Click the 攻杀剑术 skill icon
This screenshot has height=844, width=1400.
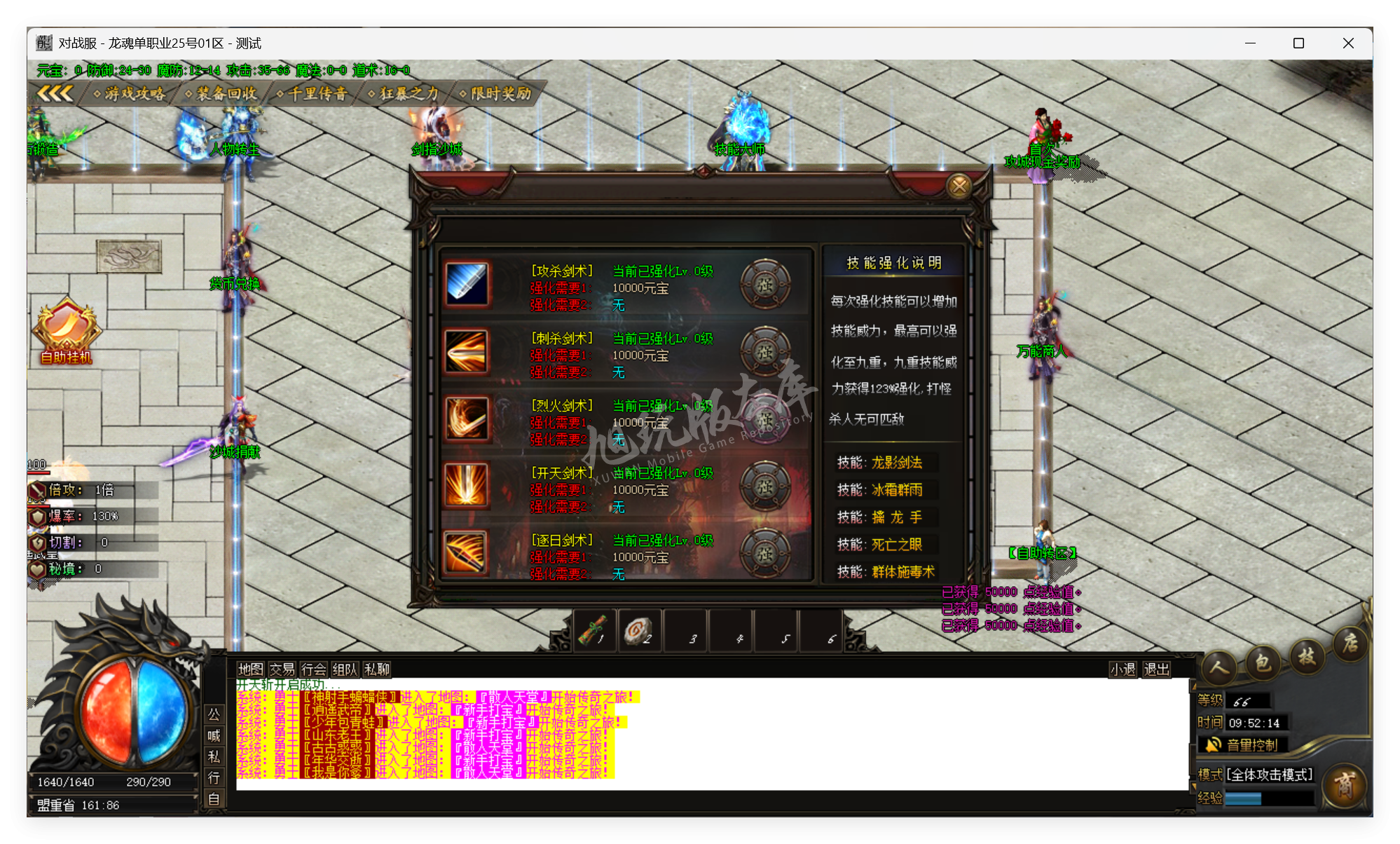click(468, 285)
